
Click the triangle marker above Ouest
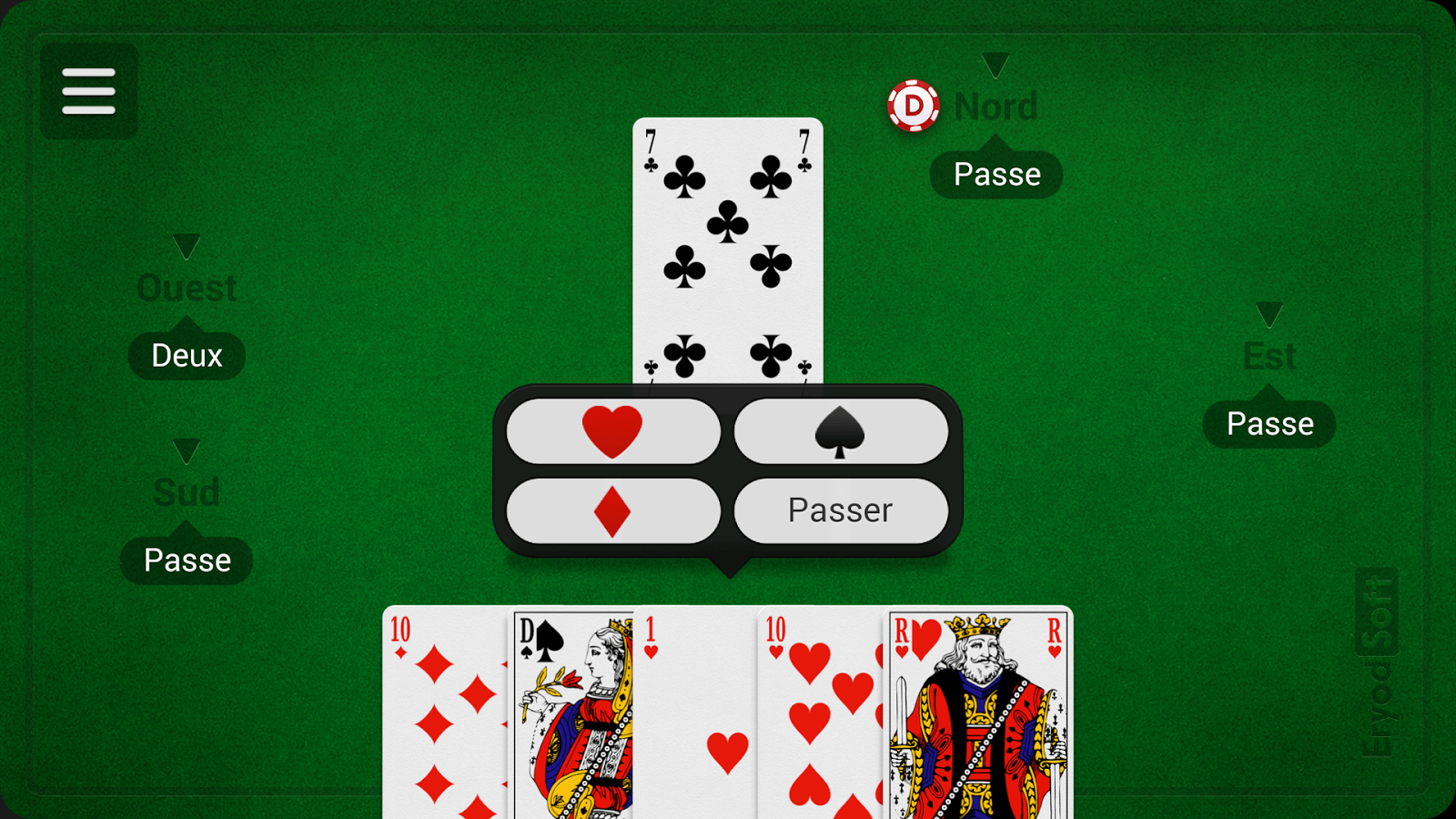coord(186,244)
